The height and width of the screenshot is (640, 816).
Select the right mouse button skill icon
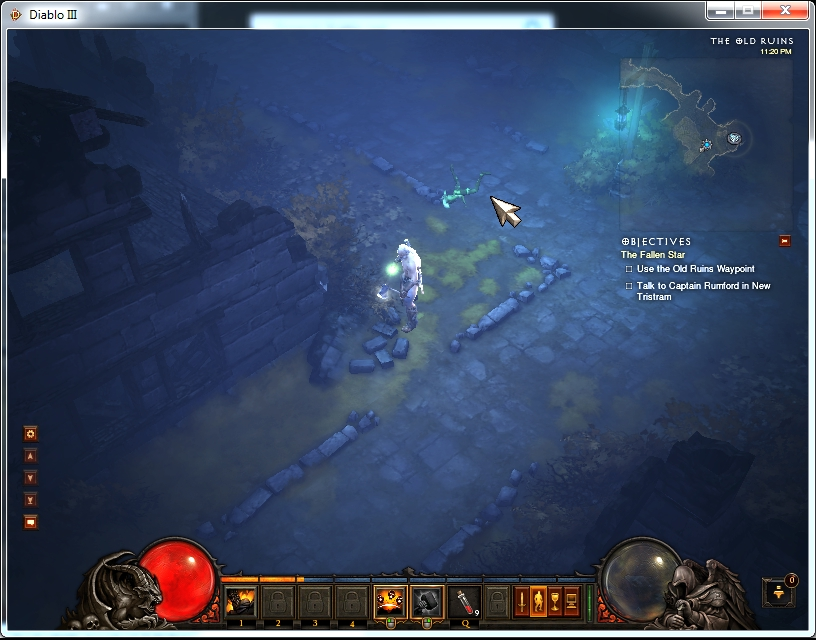[x=427, y=602]
